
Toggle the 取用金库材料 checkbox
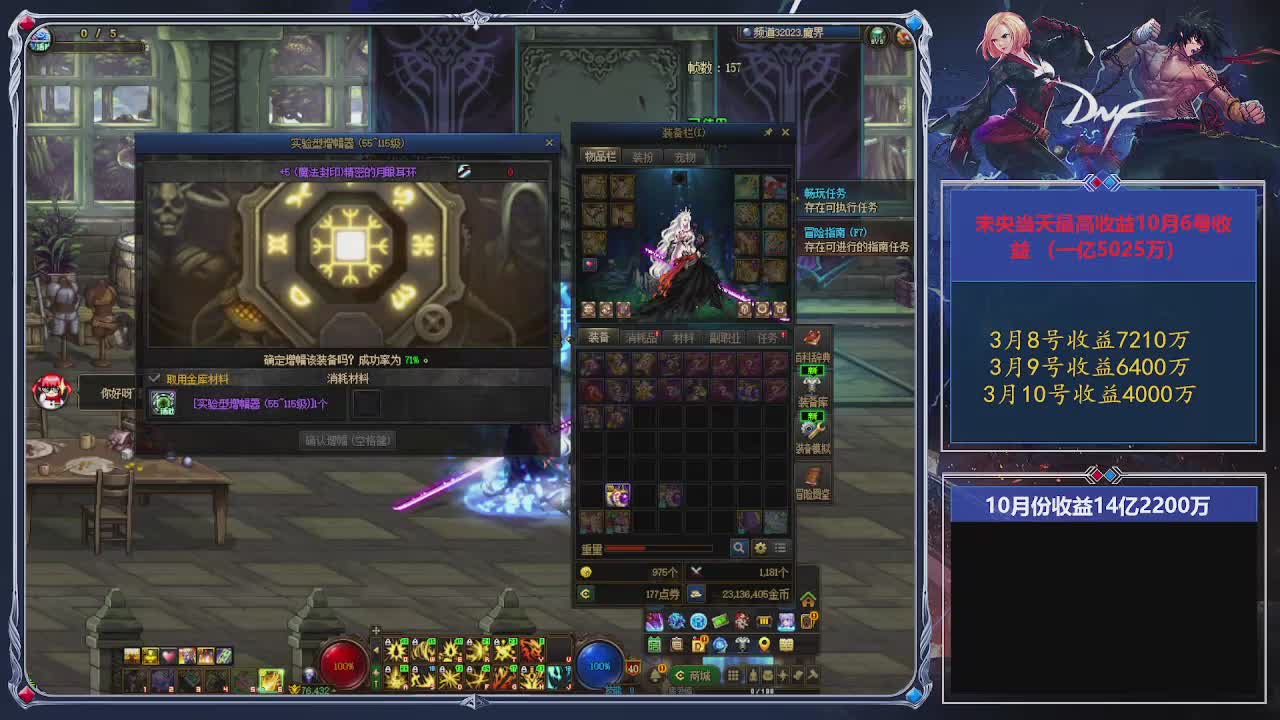(155, 379)
